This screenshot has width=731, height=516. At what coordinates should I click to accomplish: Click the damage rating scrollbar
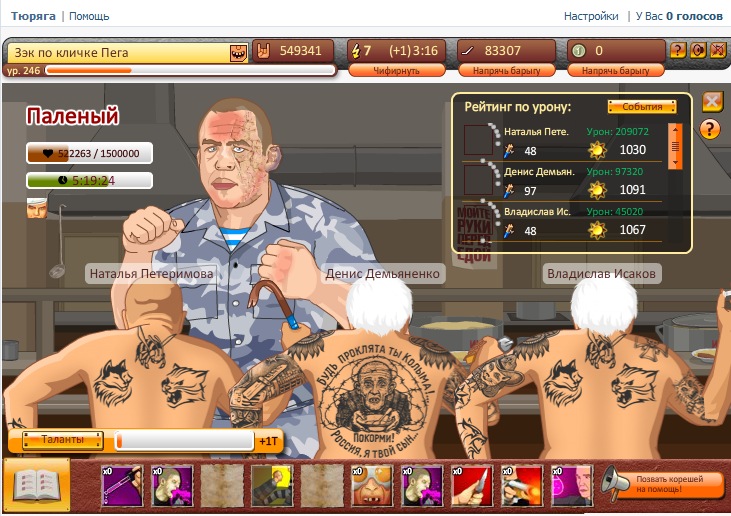point(675,145)
